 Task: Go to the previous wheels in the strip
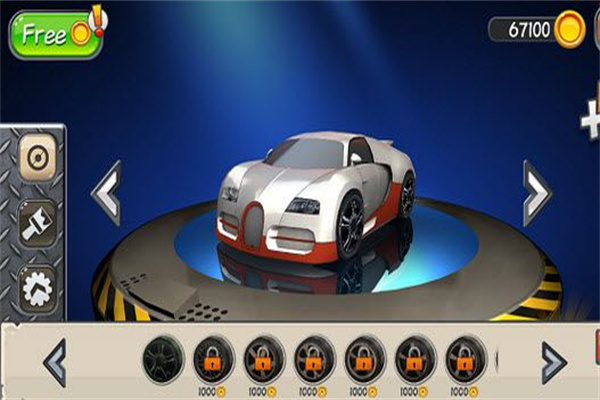tap(56, 362)
